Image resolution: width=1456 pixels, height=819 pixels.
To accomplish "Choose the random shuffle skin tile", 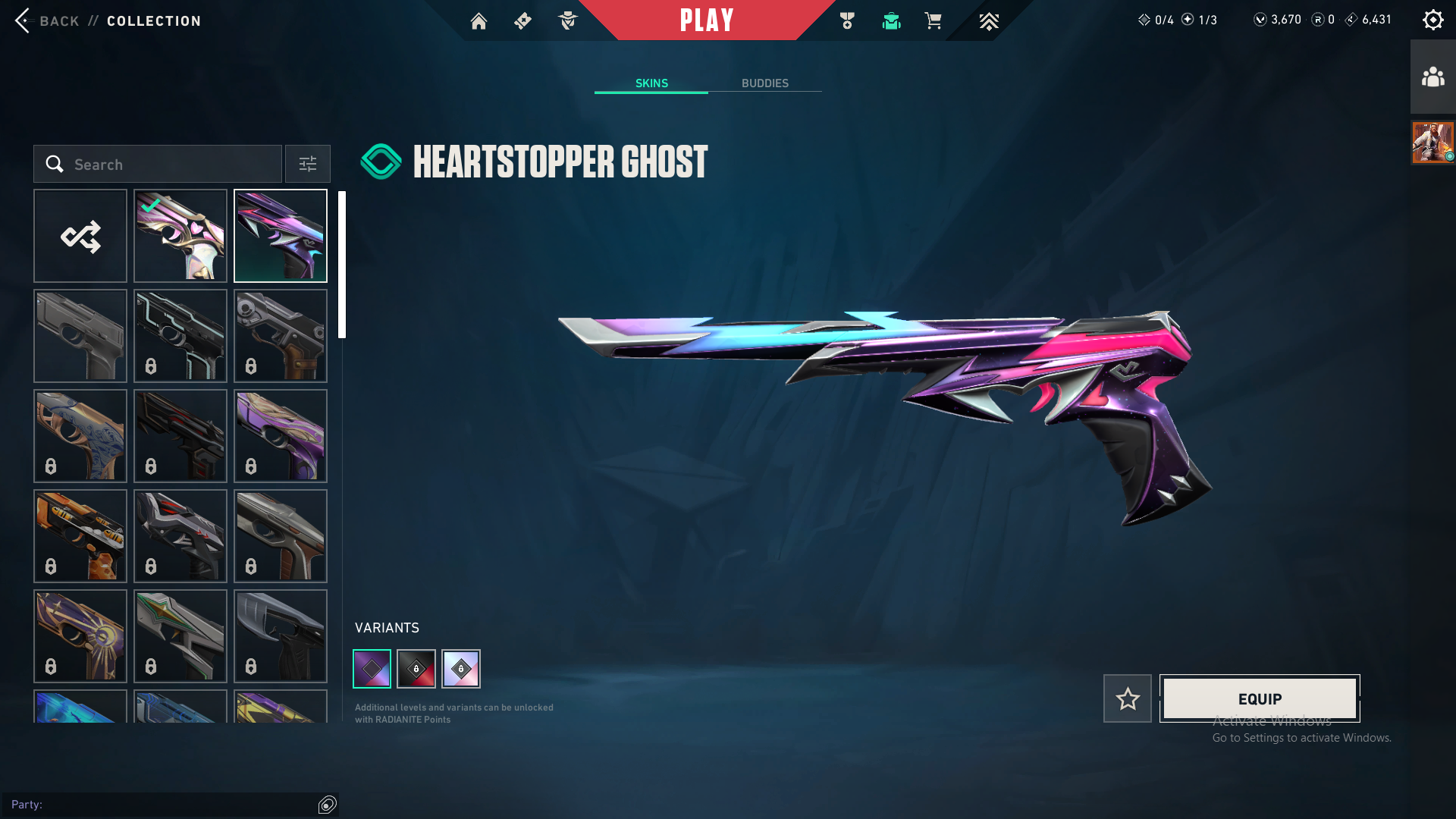I will point(80,236).
